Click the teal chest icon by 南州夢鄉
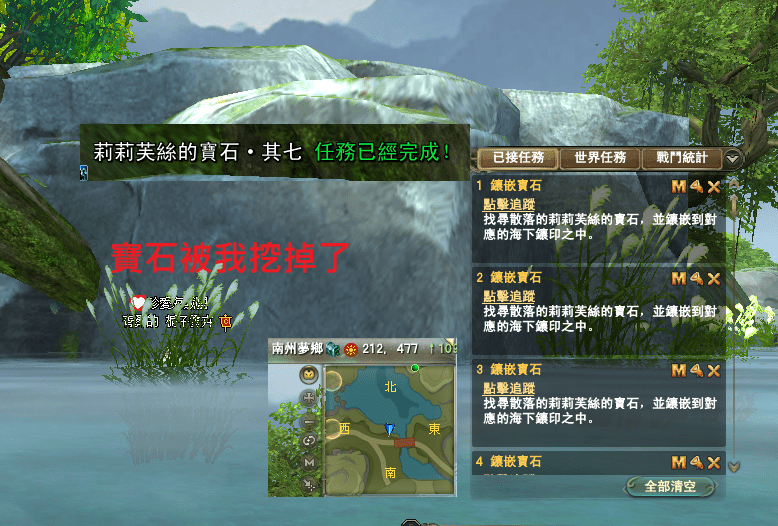The width and height of the screenshot is (778, 526). (333, 349)
